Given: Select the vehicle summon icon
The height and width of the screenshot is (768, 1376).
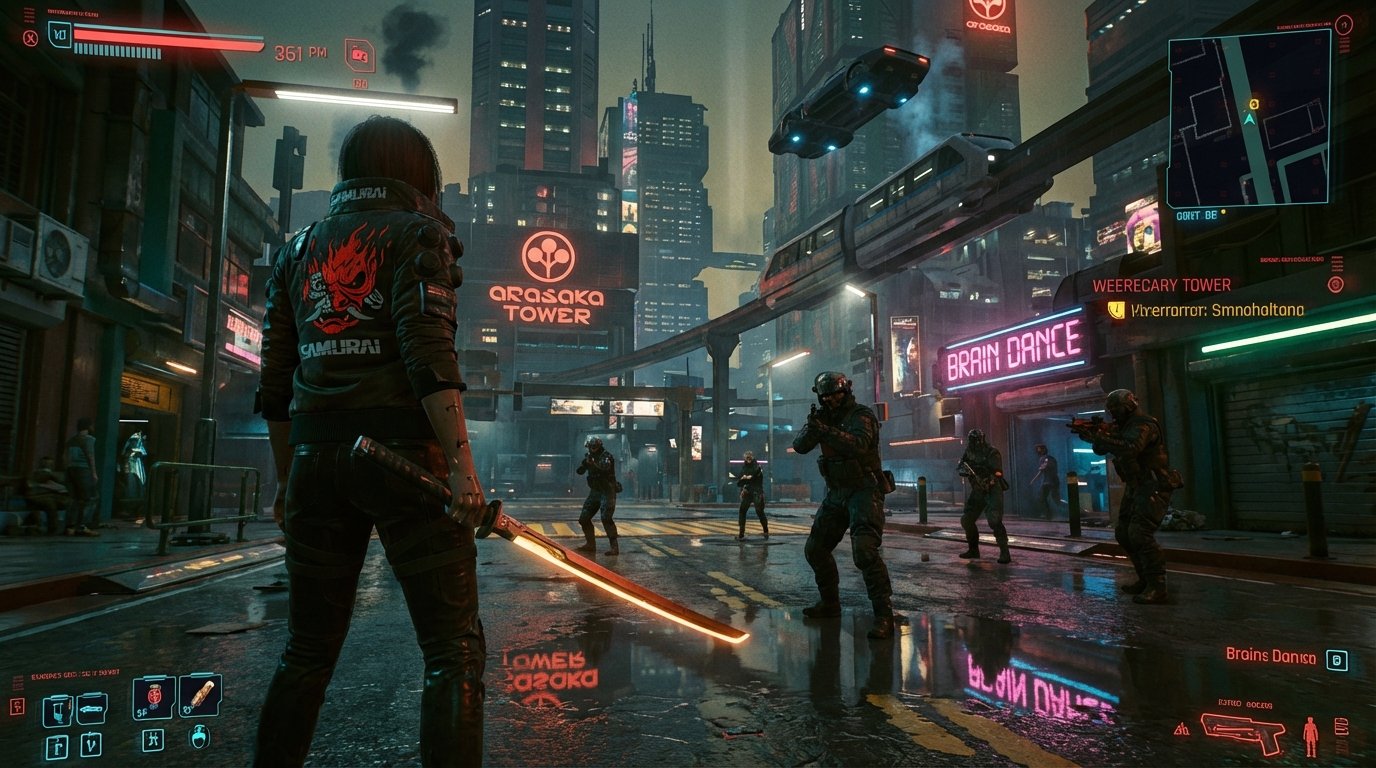Looking at the screenshot, I should (92, 709).
